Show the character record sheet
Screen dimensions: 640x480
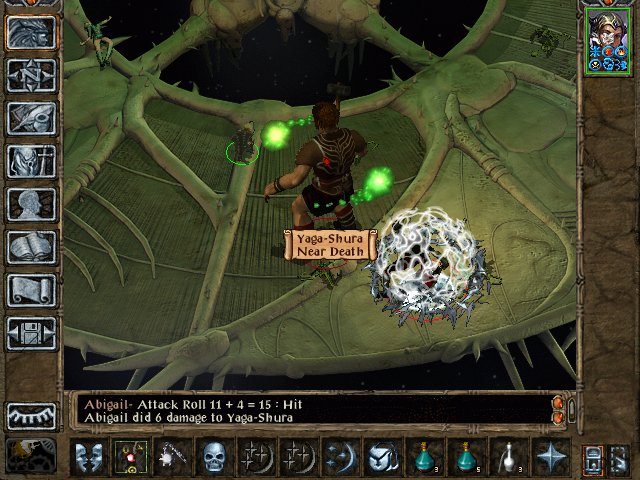point(31,204)
